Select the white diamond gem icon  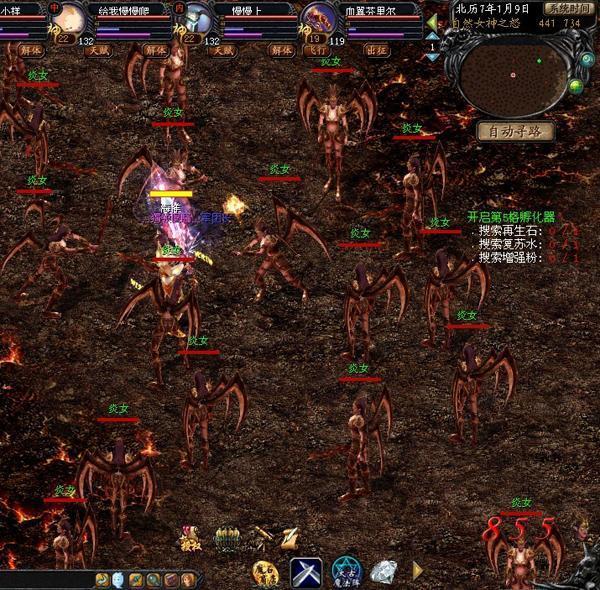click(383, 572)
